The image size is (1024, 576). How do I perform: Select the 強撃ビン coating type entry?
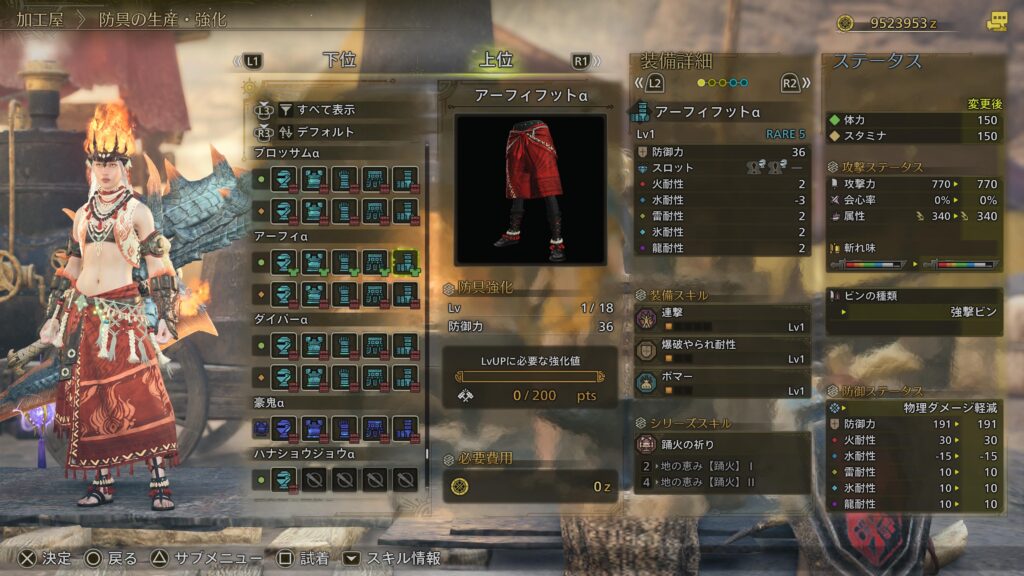click(914, 312)
